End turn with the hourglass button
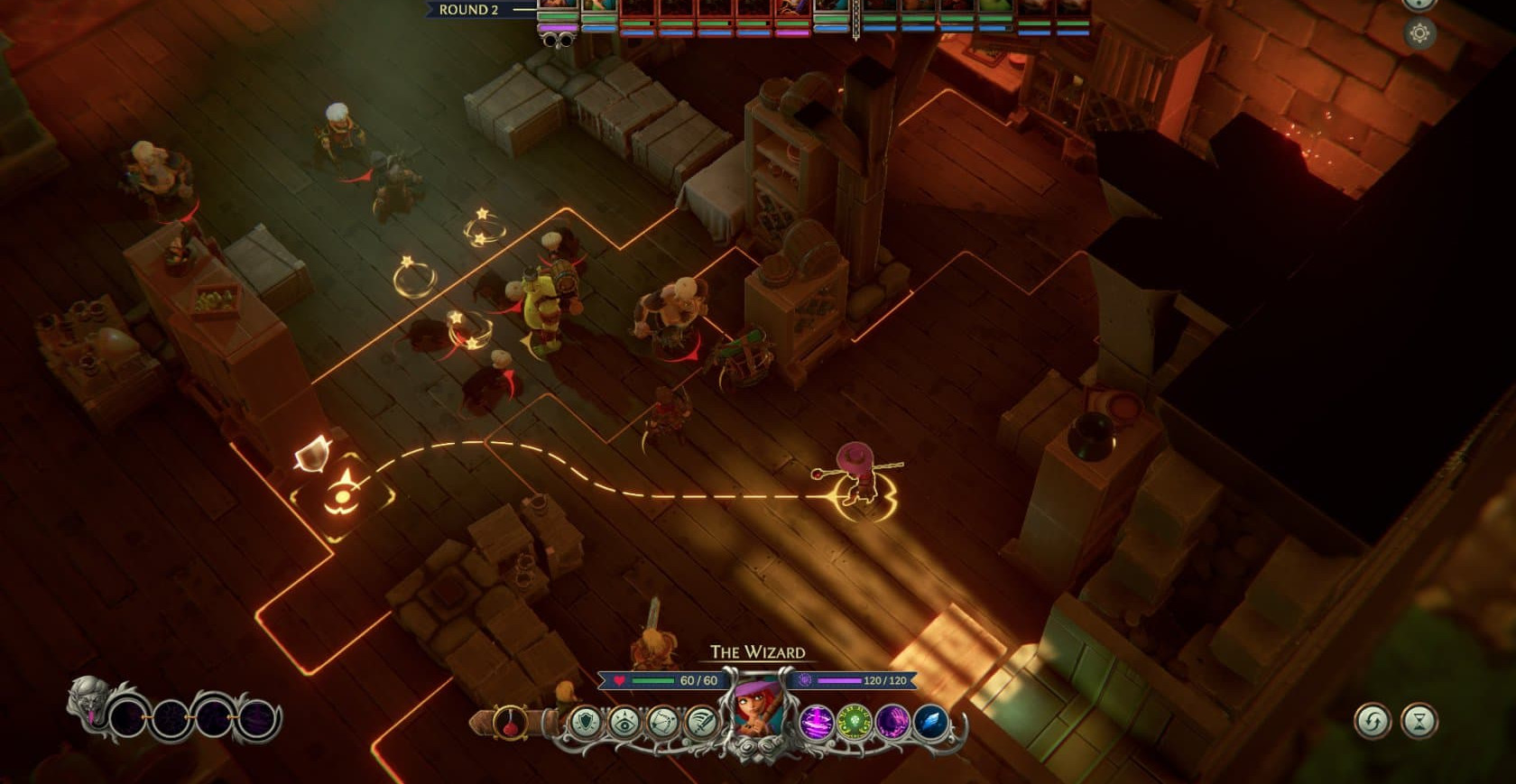The height and width of the screenshot is (784, 1516). [x=1419, y=721]
